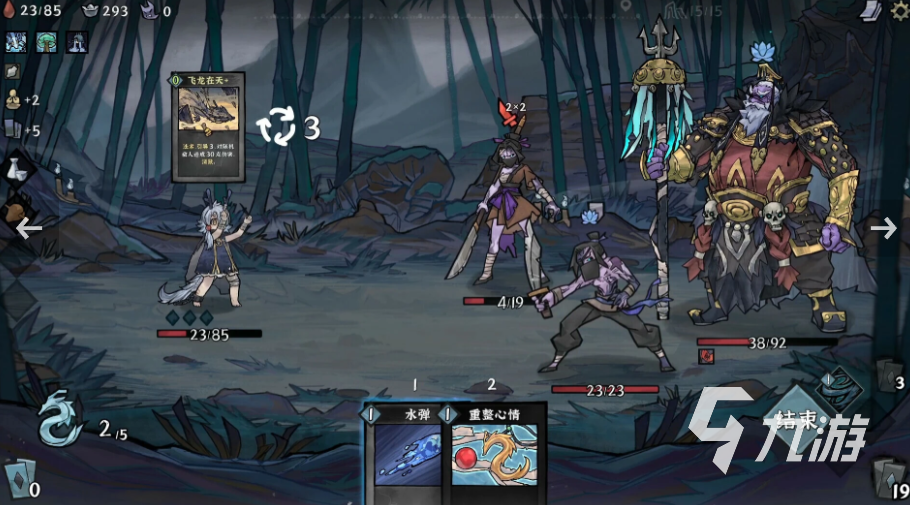Use the brown gourd item slot
The width and height of the screenshot is (910, 505).
tap(17, 211)
